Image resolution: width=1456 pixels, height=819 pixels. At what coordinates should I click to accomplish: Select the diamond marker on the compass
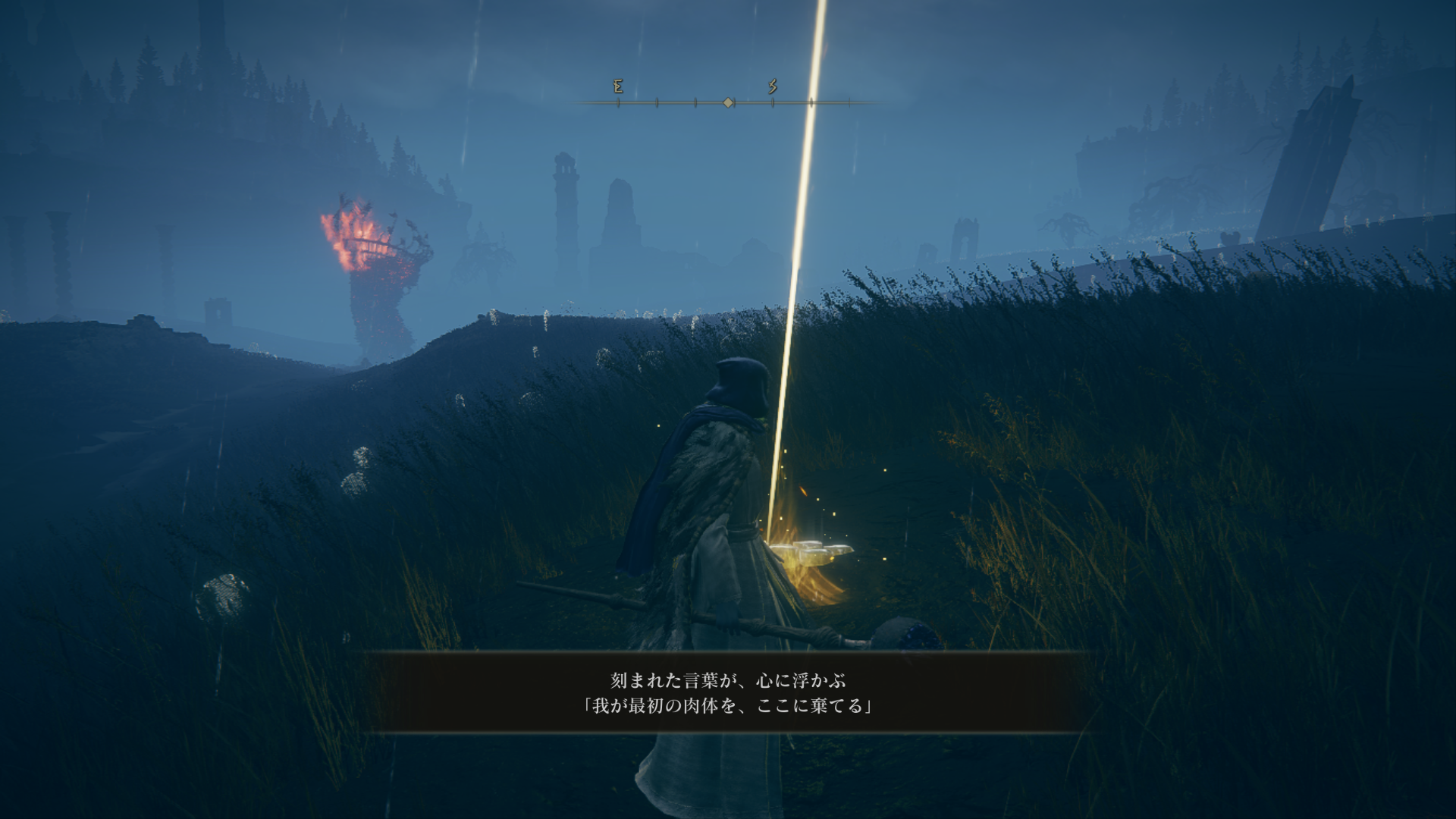coord(728,102)
